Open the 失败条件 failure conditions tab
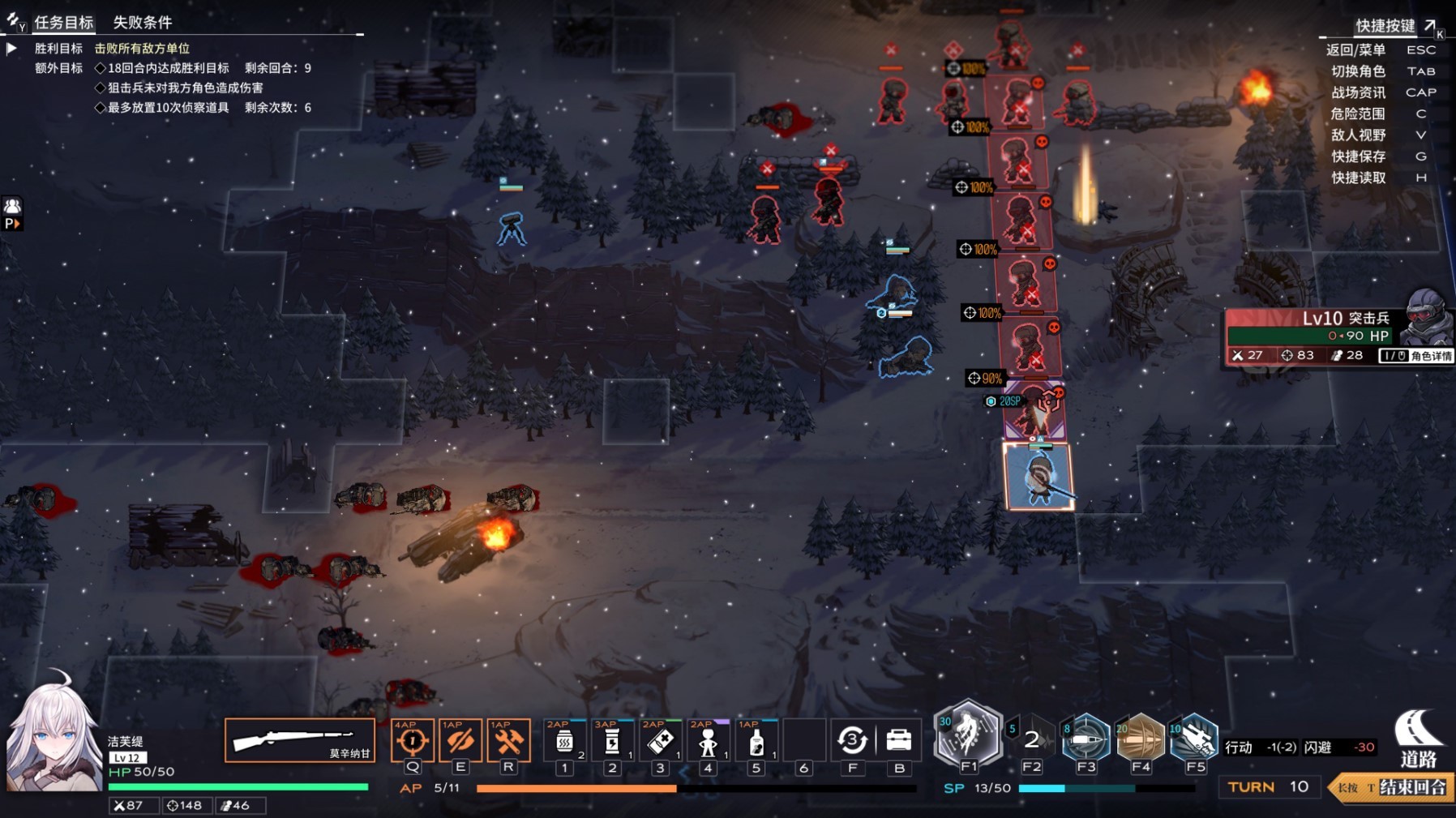The image size is (1456, 818). tap(142, 23)
